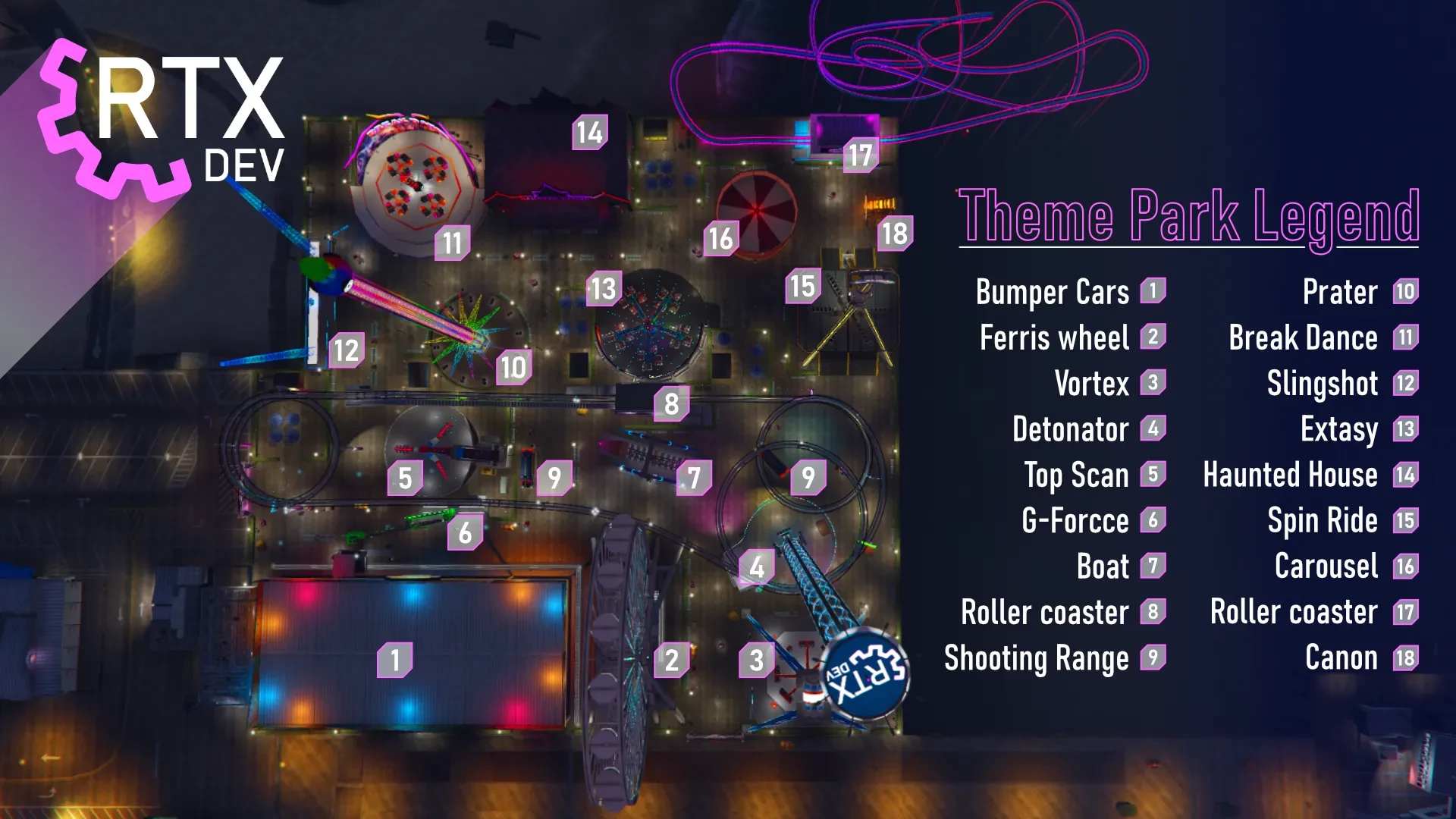
Task: Choose map marker 4 on the park map
Action: pos(756,566)
